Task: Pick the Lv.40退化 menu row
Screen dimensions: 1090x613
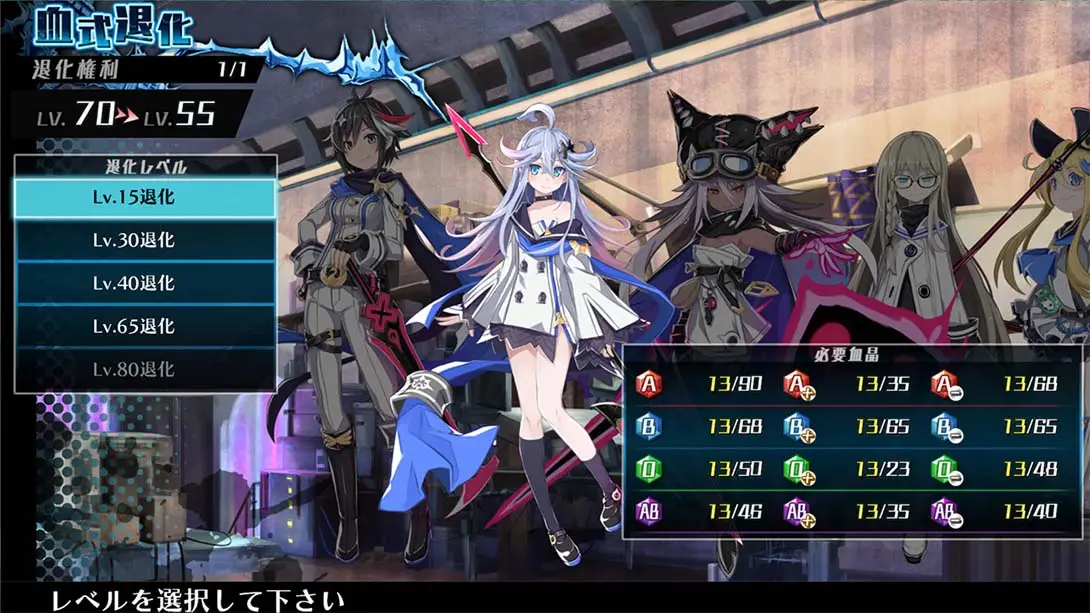Action: [x=145, y=284]
